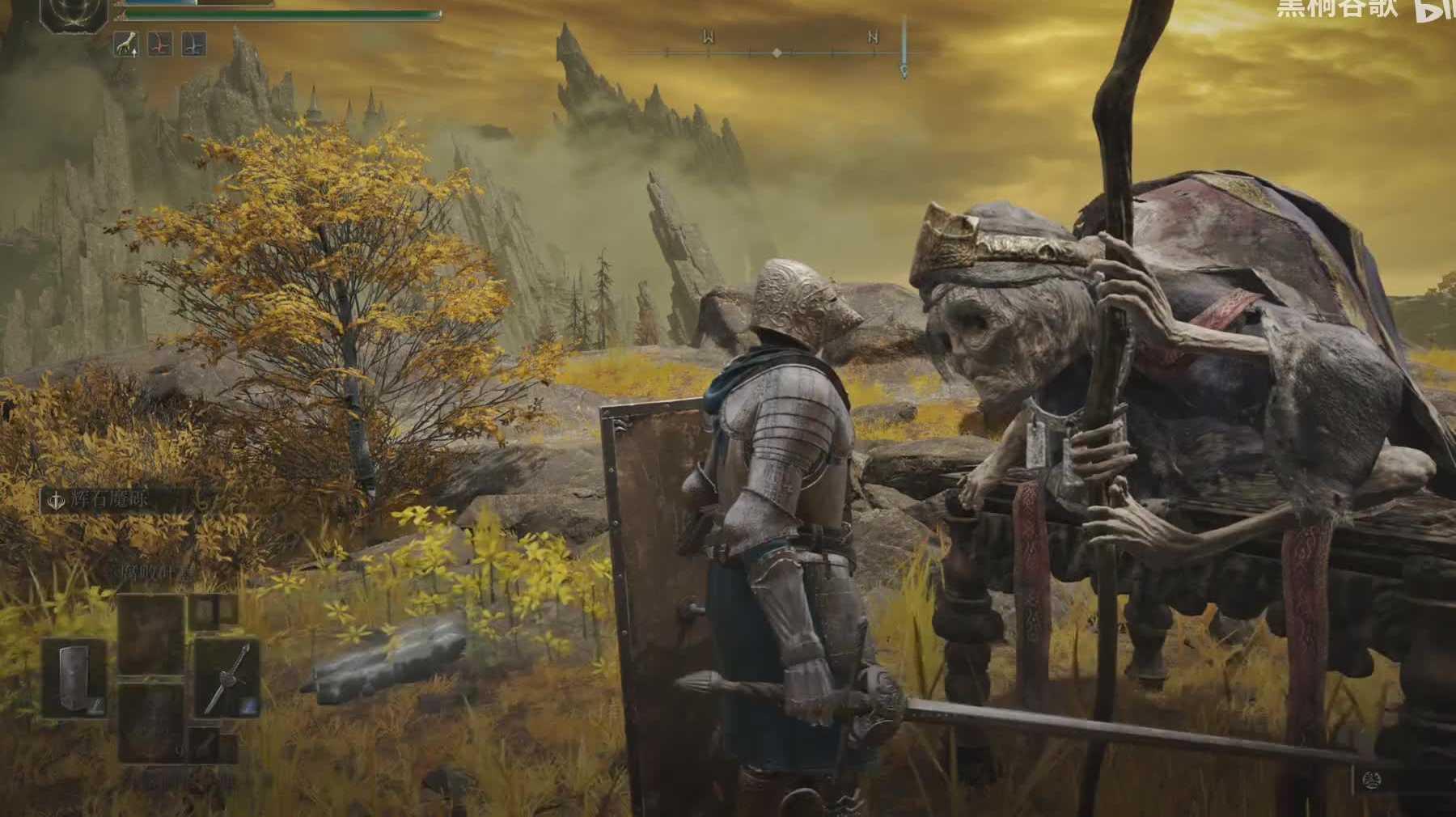Viewport: 1456px width, 817px height.
Task: Click the bilibili logo watermark
Action: (x=1434, y=10)
